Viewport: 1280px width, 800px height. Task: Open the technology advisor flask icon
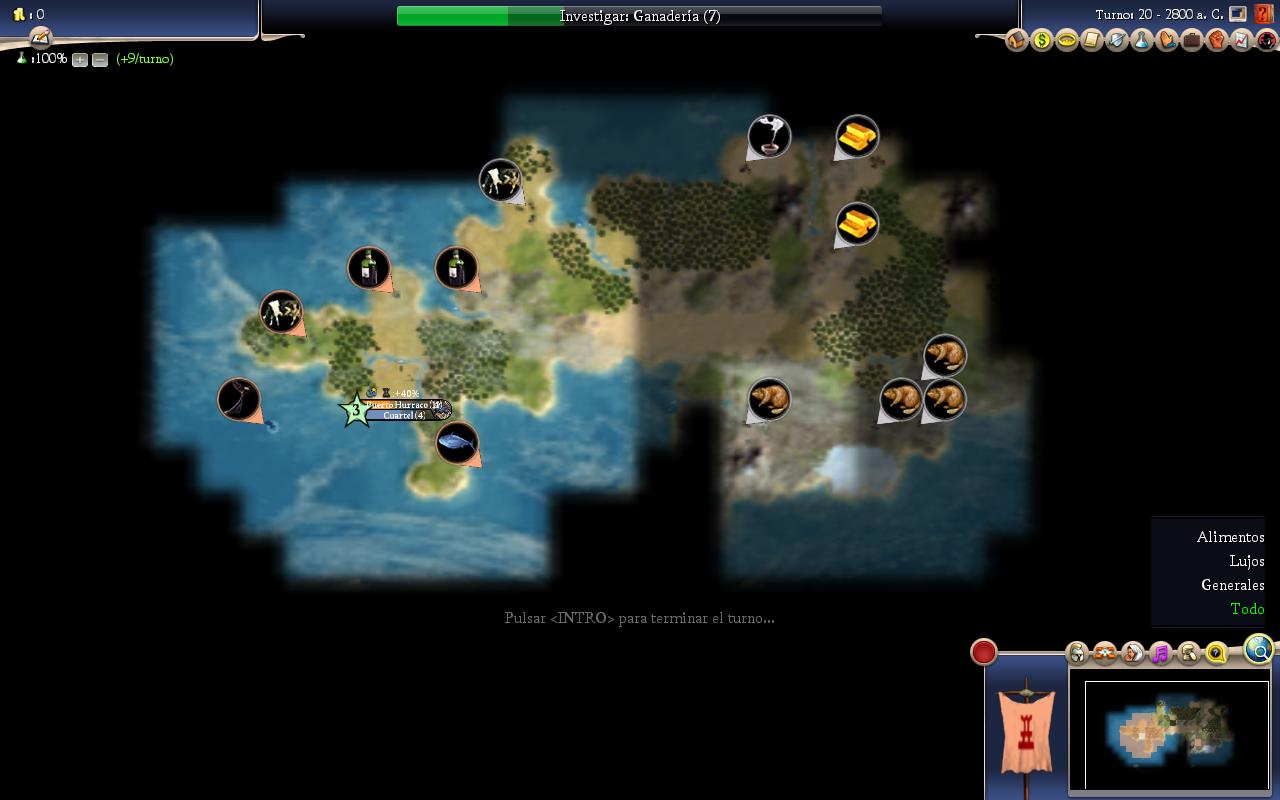tap(1141, 41)
